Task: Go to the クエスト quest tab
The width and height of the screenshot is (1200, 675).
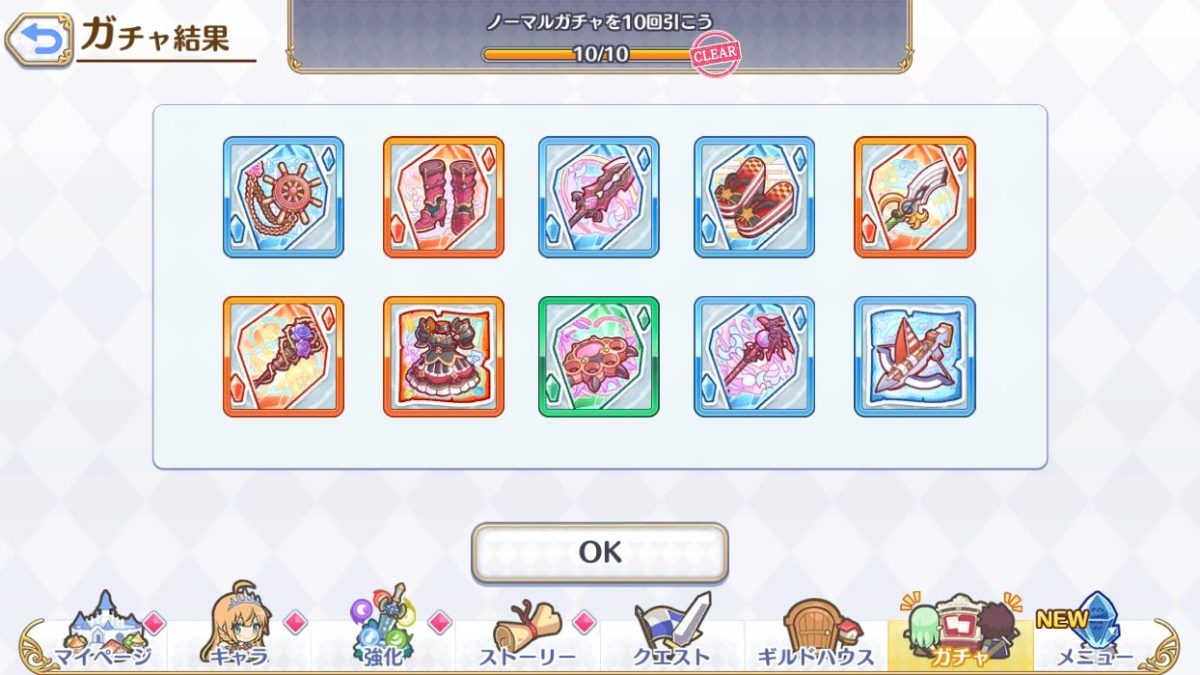Action: click(671, 632)
